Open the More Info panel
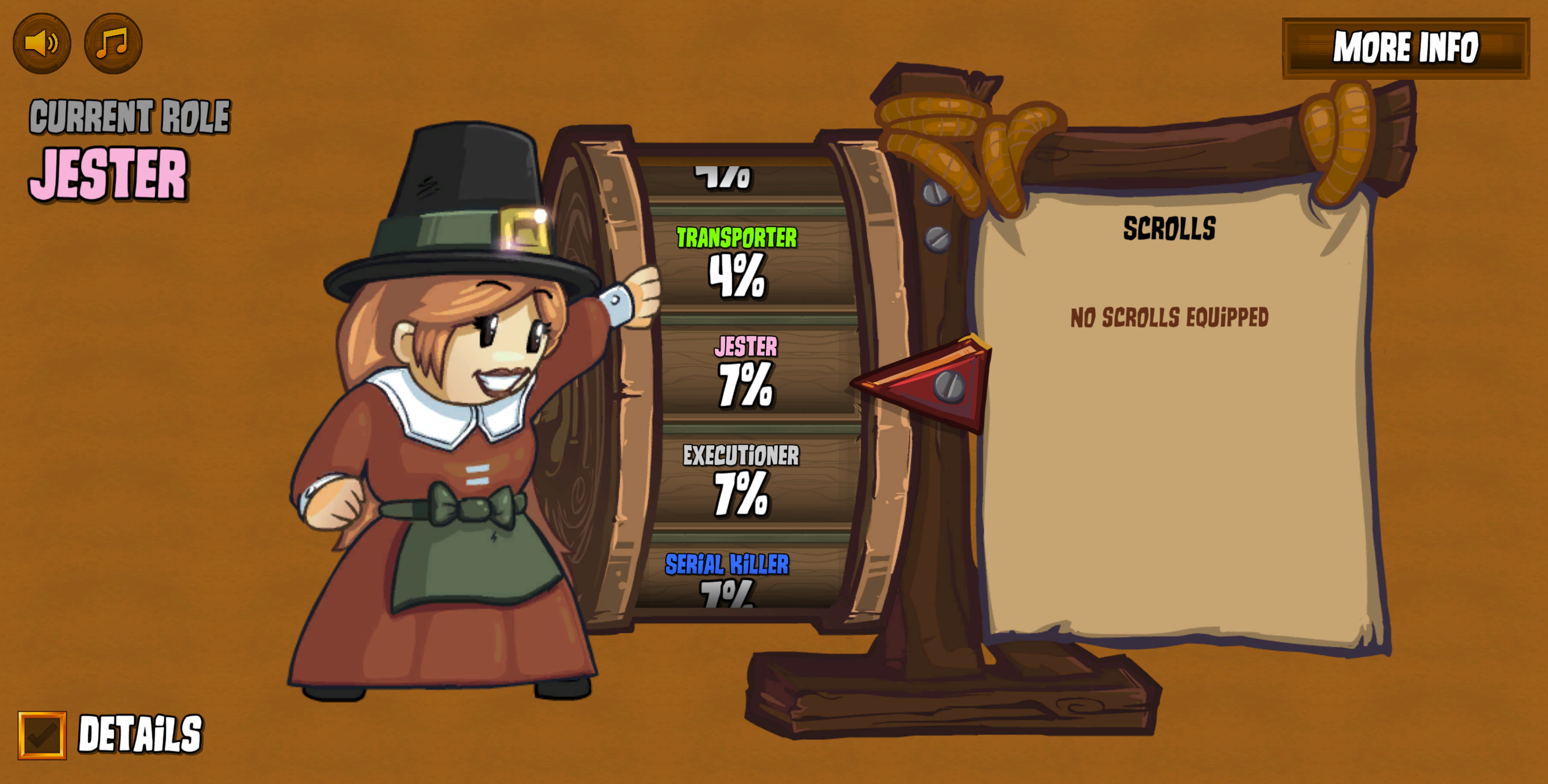Viewport: 1548px width, 784px height. [1405, 48]
